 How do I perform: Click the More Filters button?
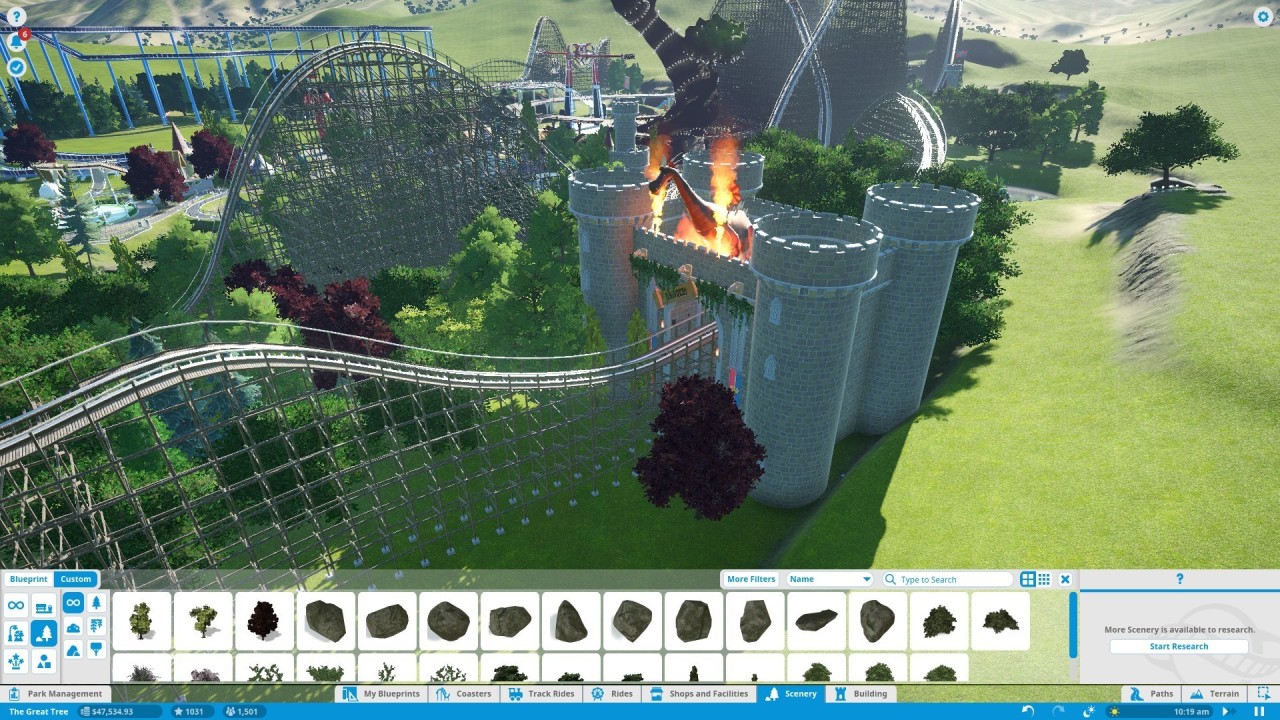[x=751, y=579]
